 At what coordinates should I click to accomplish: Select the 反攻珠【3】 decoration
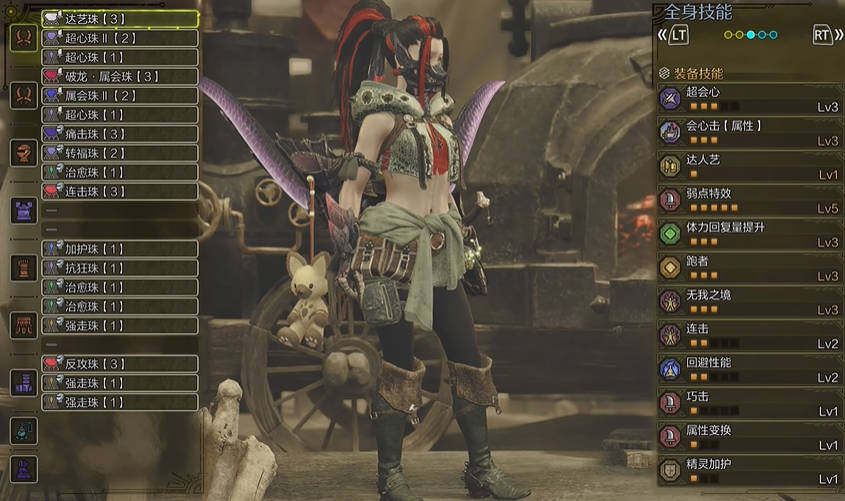click(119, 364)
